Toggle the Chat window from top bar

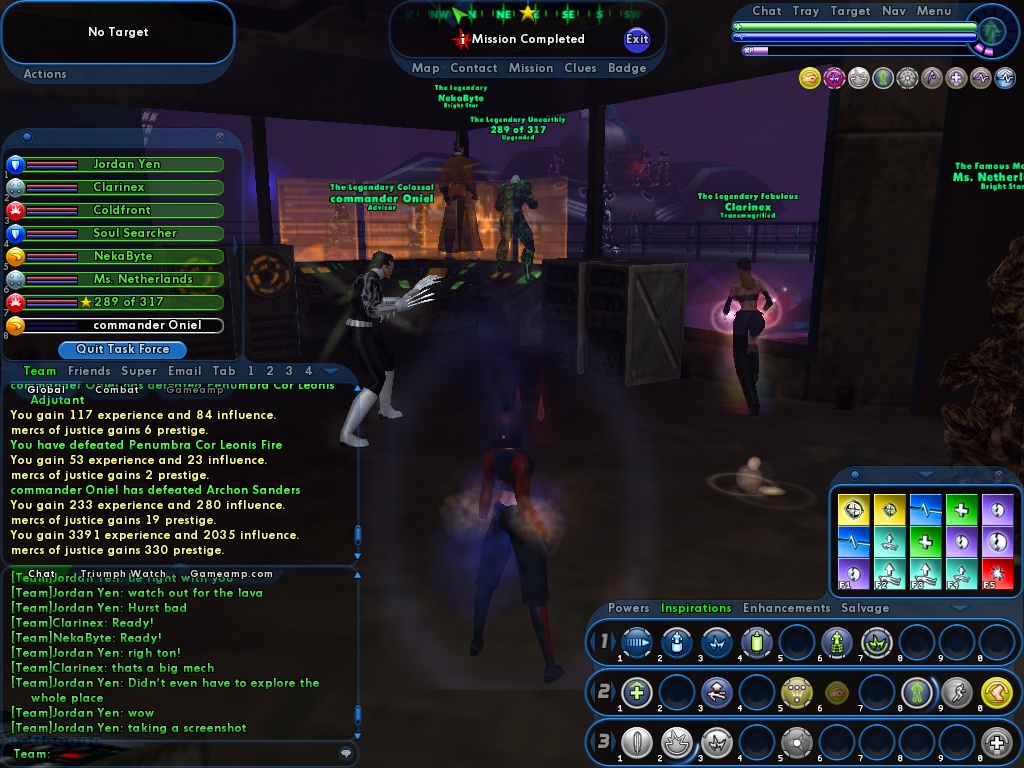767,11
